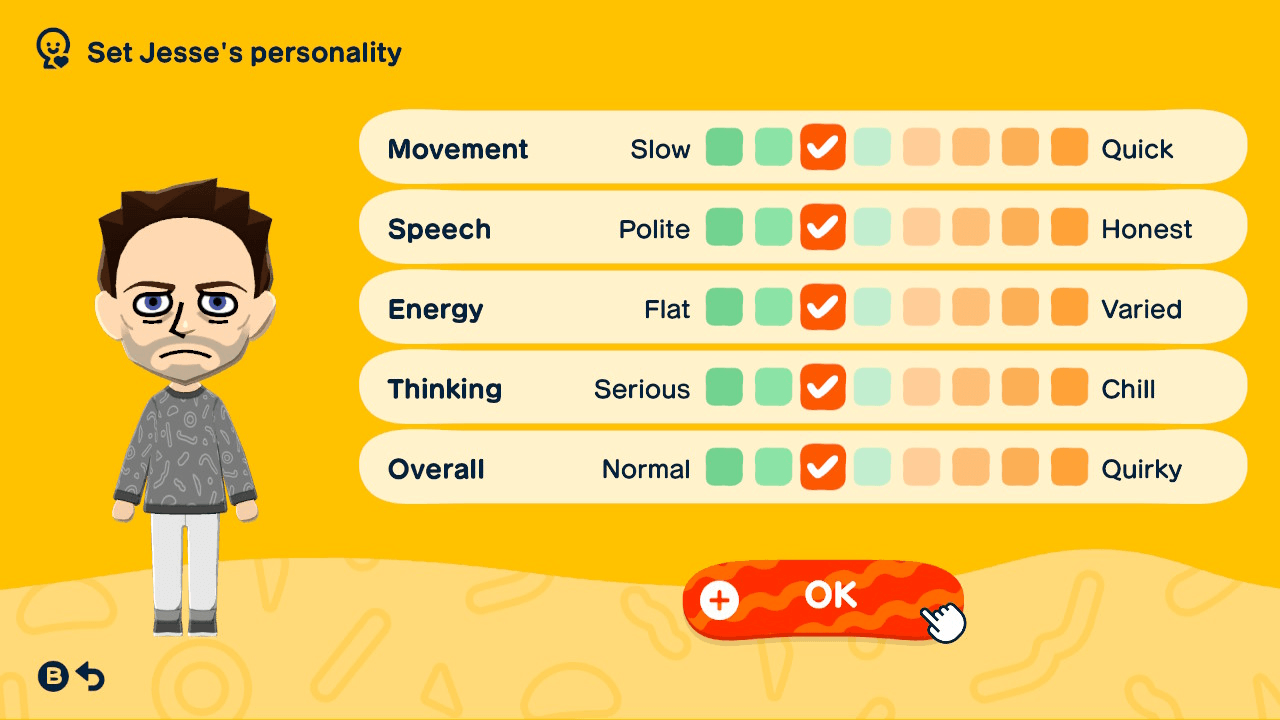Click the checkmark in the Thinking row
This screenshot has width=1280, height=720.
click(822, 387)
